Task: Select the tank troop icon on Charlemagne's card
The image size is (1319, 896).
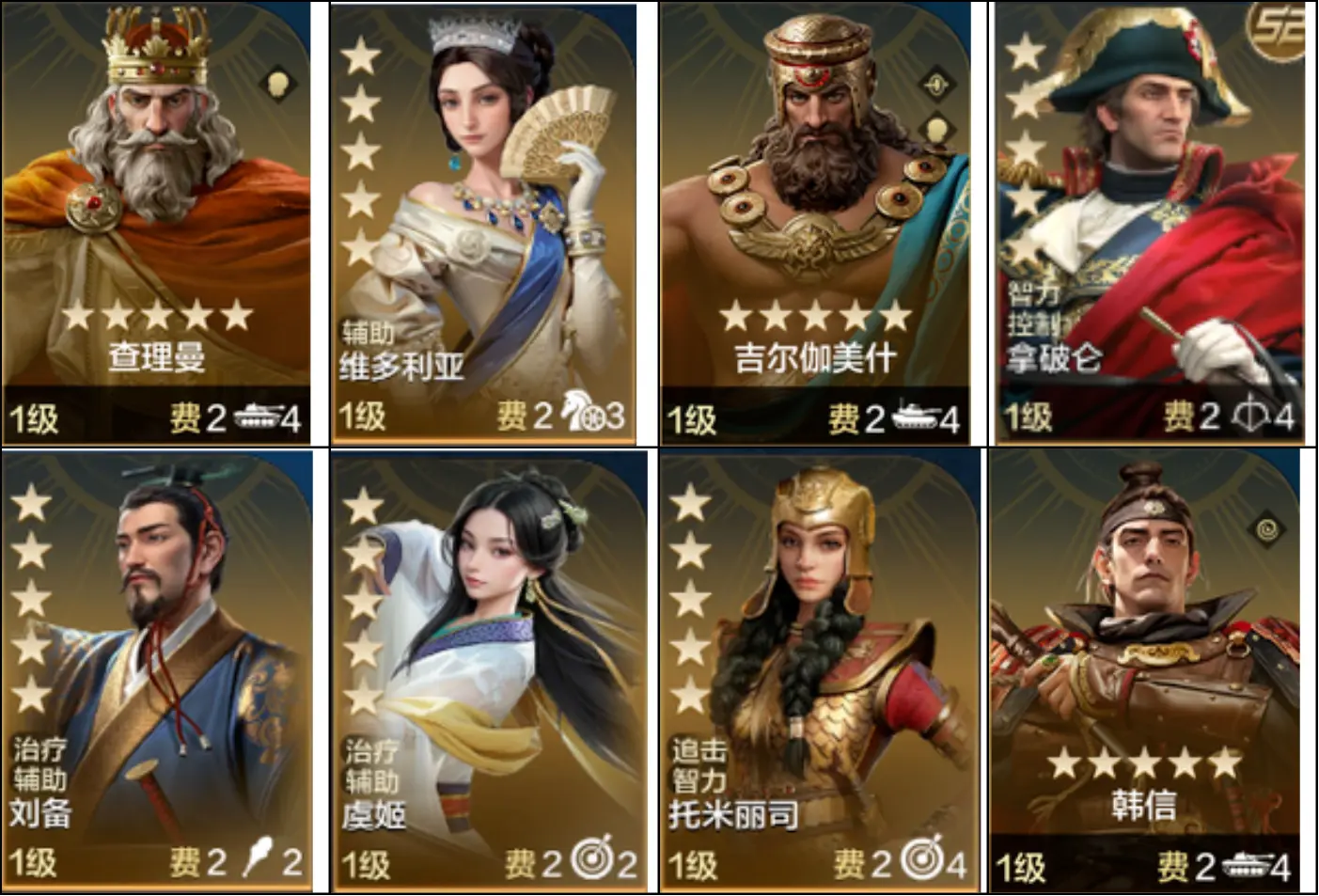Action: pos(256,417)
